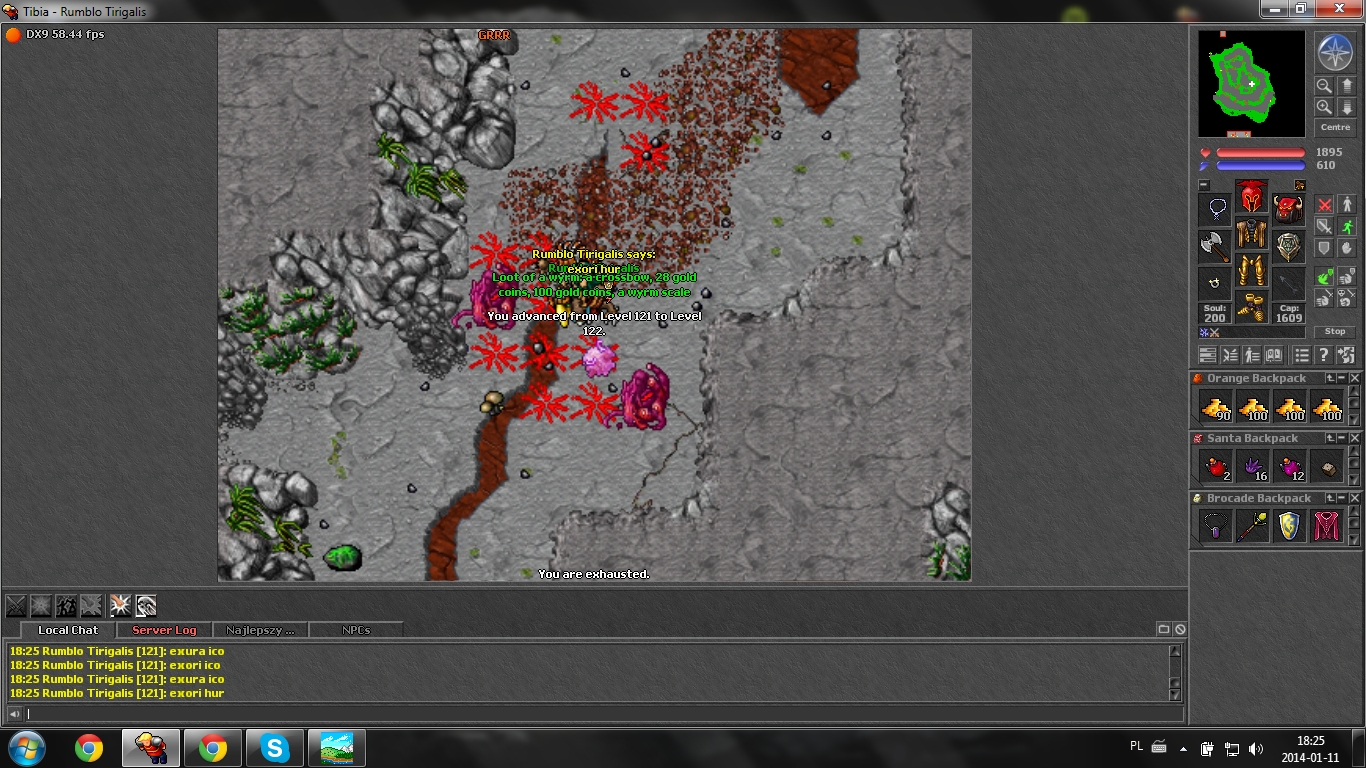Switch to the NPCs chat tab
Screen dimensions: 1366x768
tap(356, 630)
